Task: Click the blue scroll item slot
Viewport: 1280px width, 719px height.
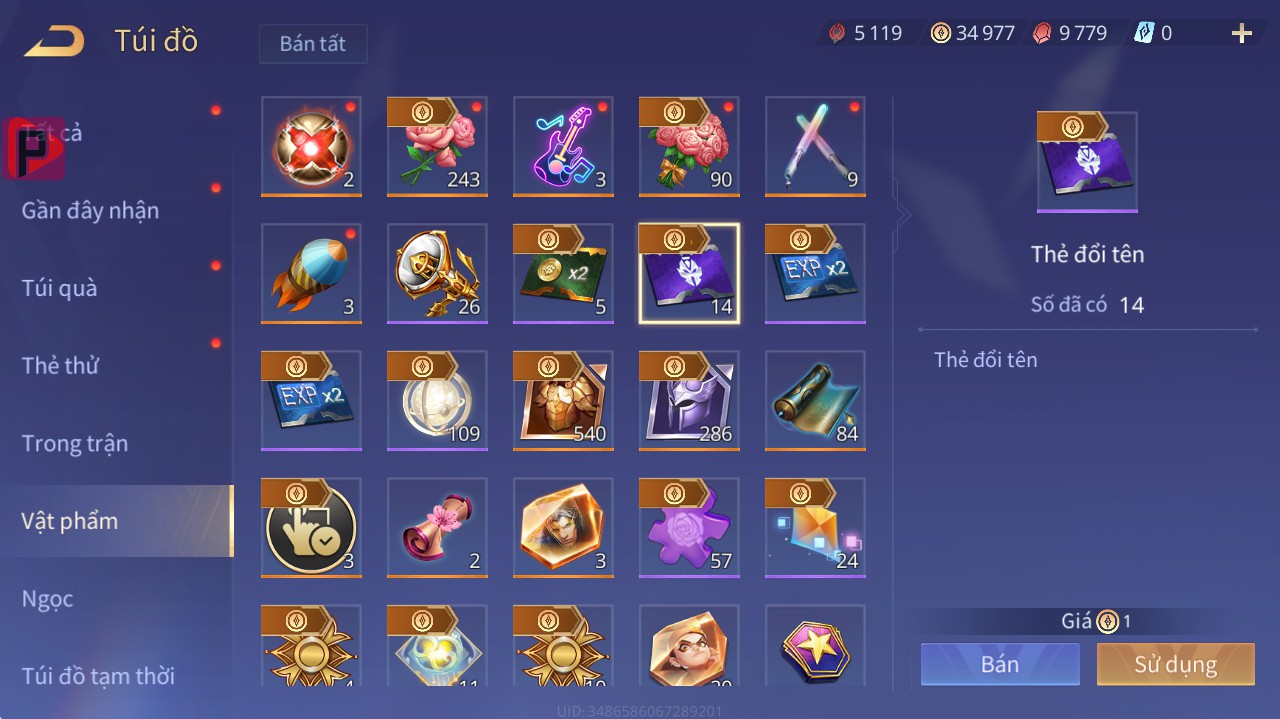Action: click(815, 401)
